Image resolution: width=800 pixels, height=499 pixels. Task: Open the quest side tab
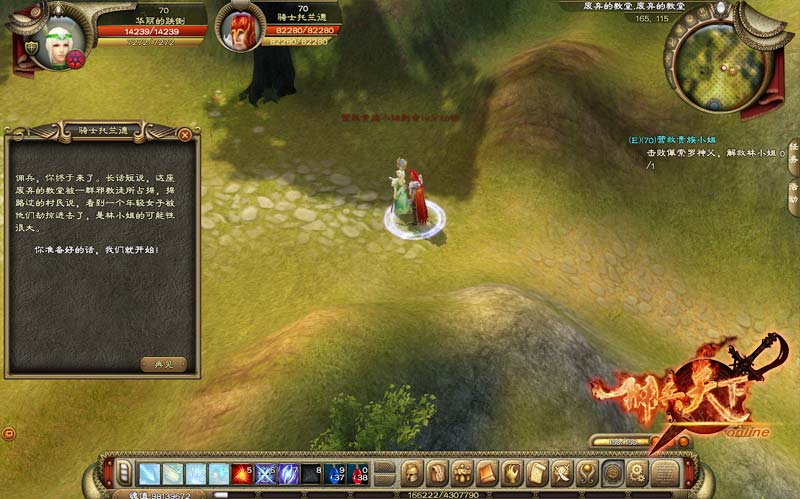click(793, 152)
